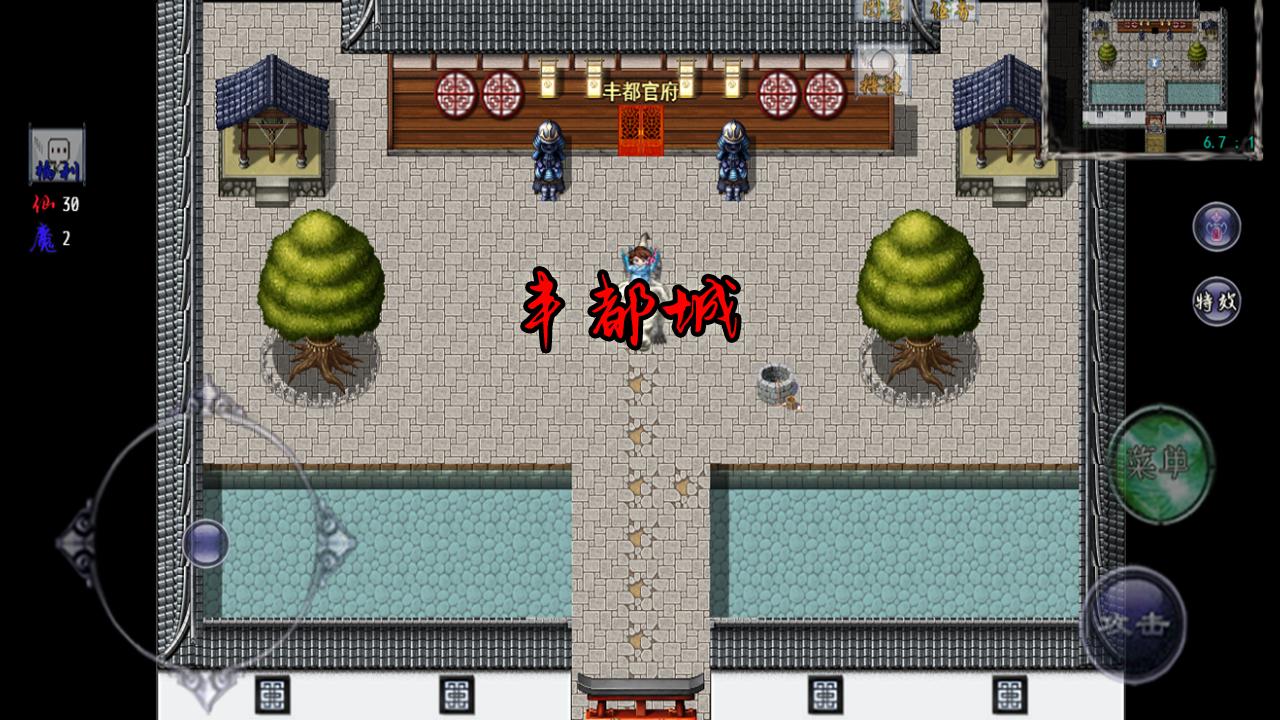The height and width of the screenshot is (720, 1280).
Task: Open the 图鉴 handbook icon at top
Action: pos(880,10)
